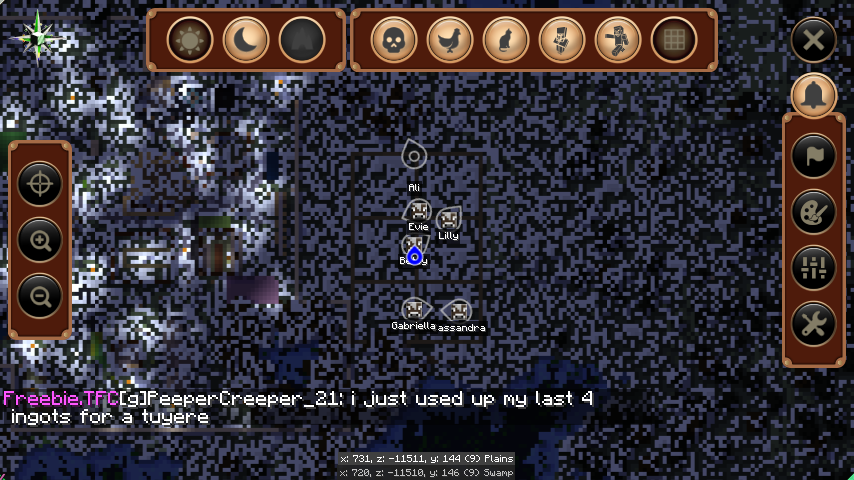Open the waypoint manager flag button
Viewport: 854px width, 480px height.
[x=814, y=155]
